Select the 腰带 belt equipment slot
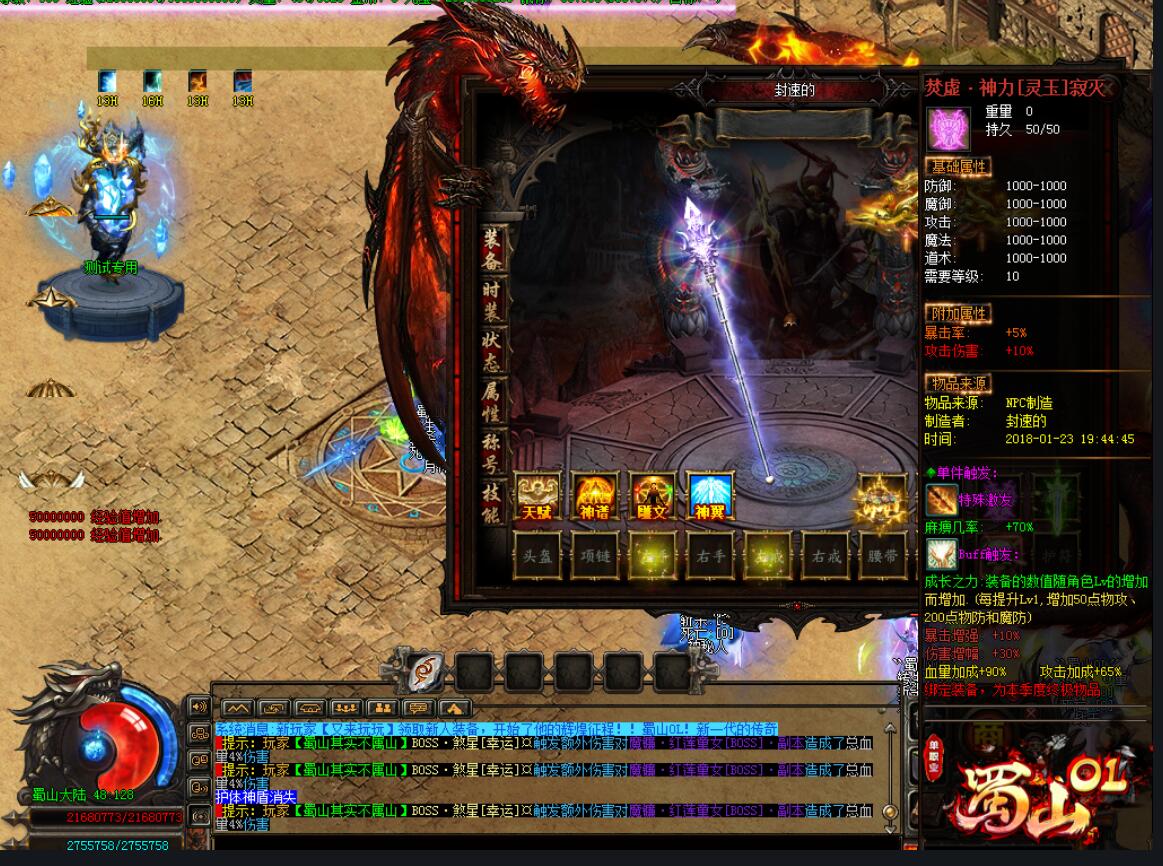This screenshot has width=1163, height=866. 883,555
